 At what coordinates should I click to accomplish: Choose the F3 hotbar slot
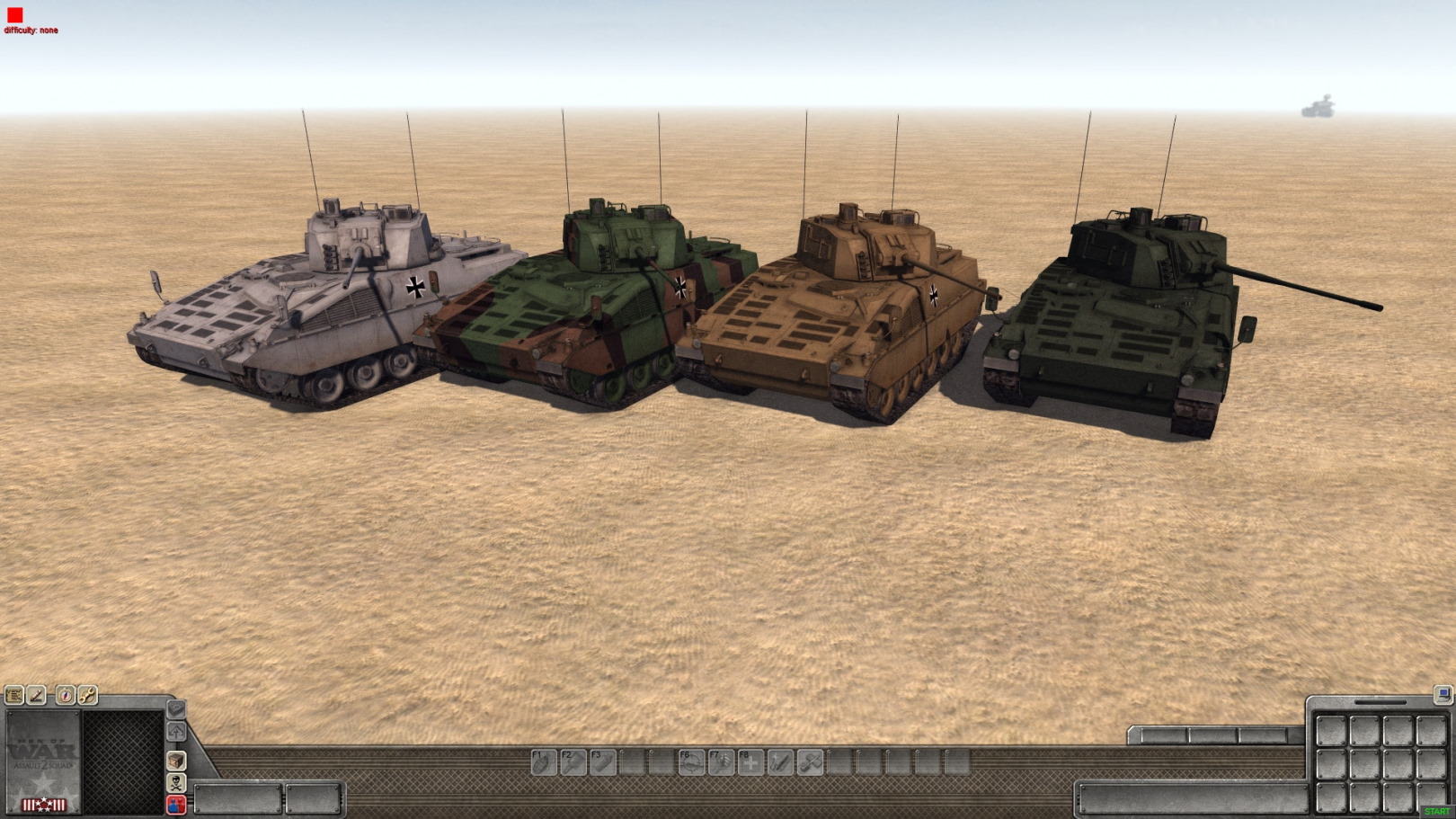click(603, 762)
